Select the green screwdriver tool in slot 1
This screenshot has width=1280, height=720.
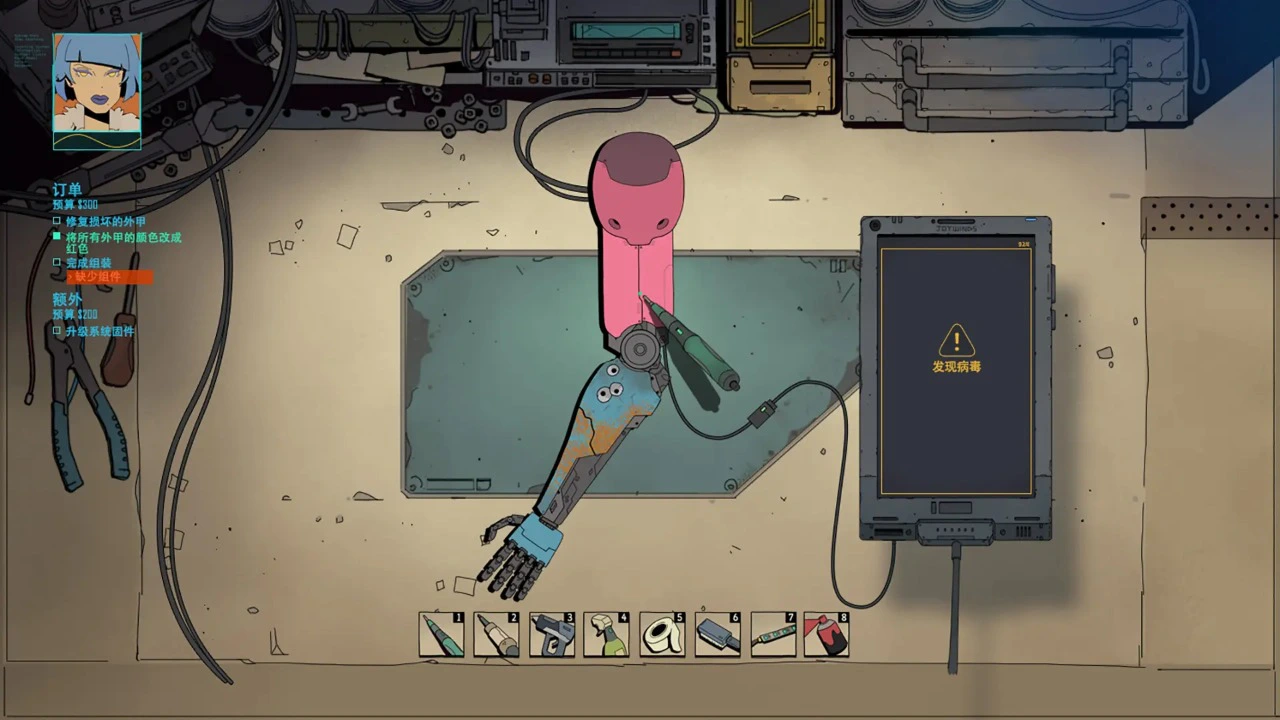pyautogui.click(x=441, y=635)
